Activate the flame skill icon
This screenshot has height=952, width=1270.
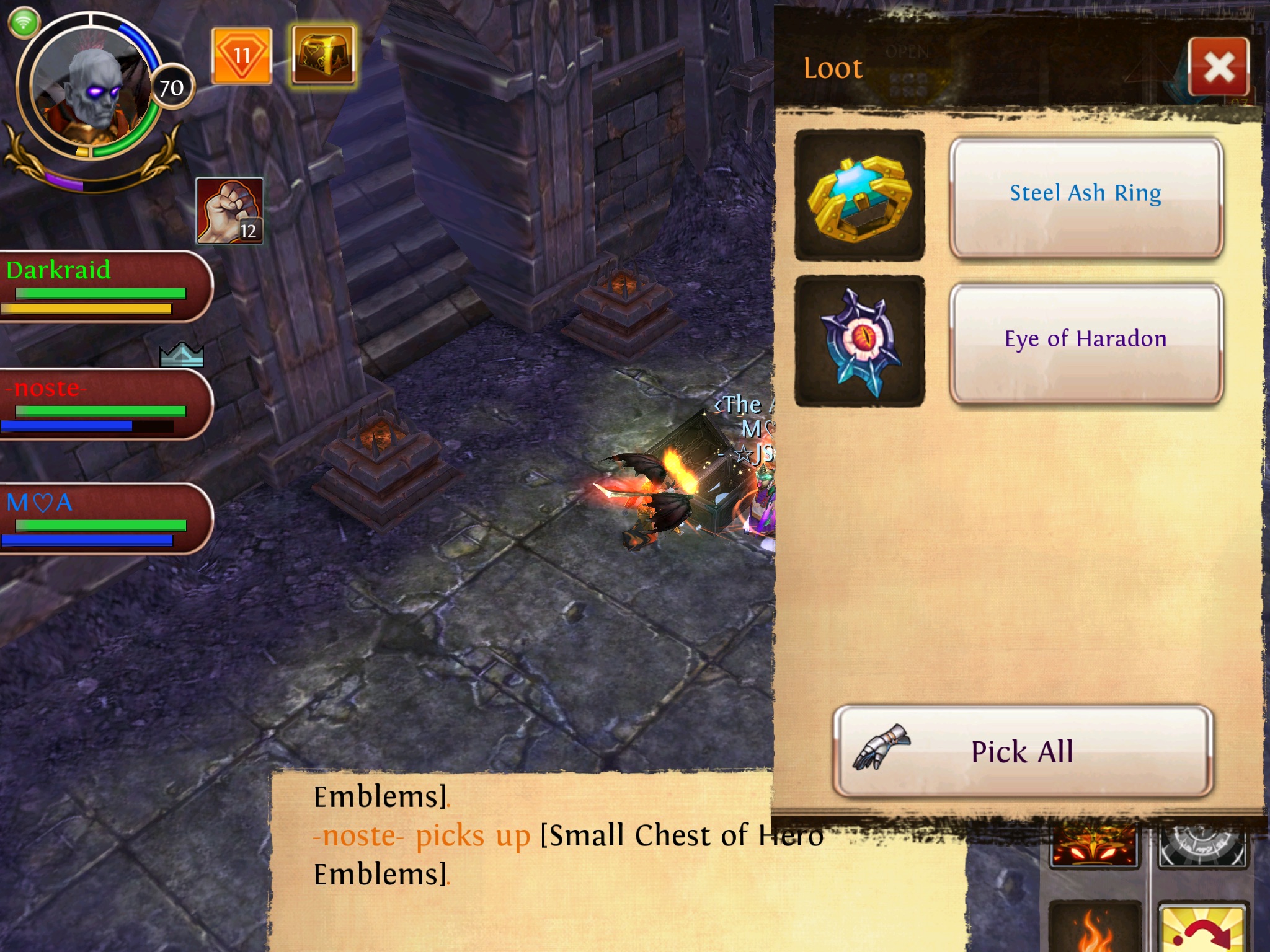click(1093, 928)
